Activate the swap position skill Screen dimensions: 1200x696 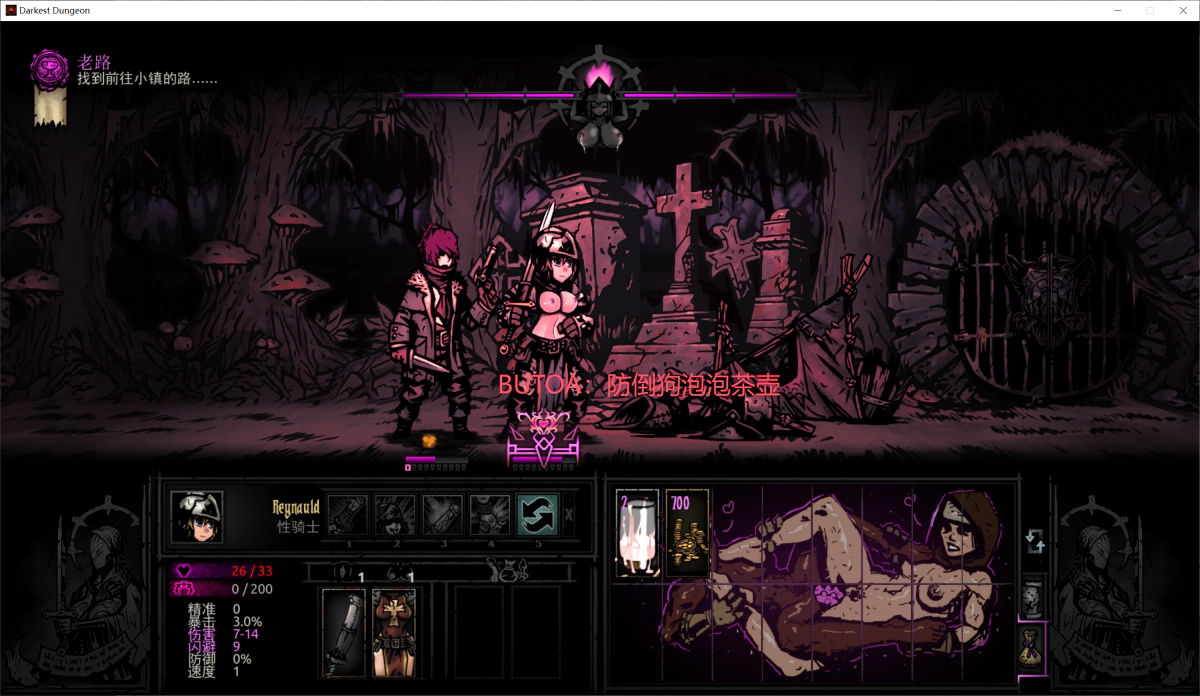[x=536, y=515]
